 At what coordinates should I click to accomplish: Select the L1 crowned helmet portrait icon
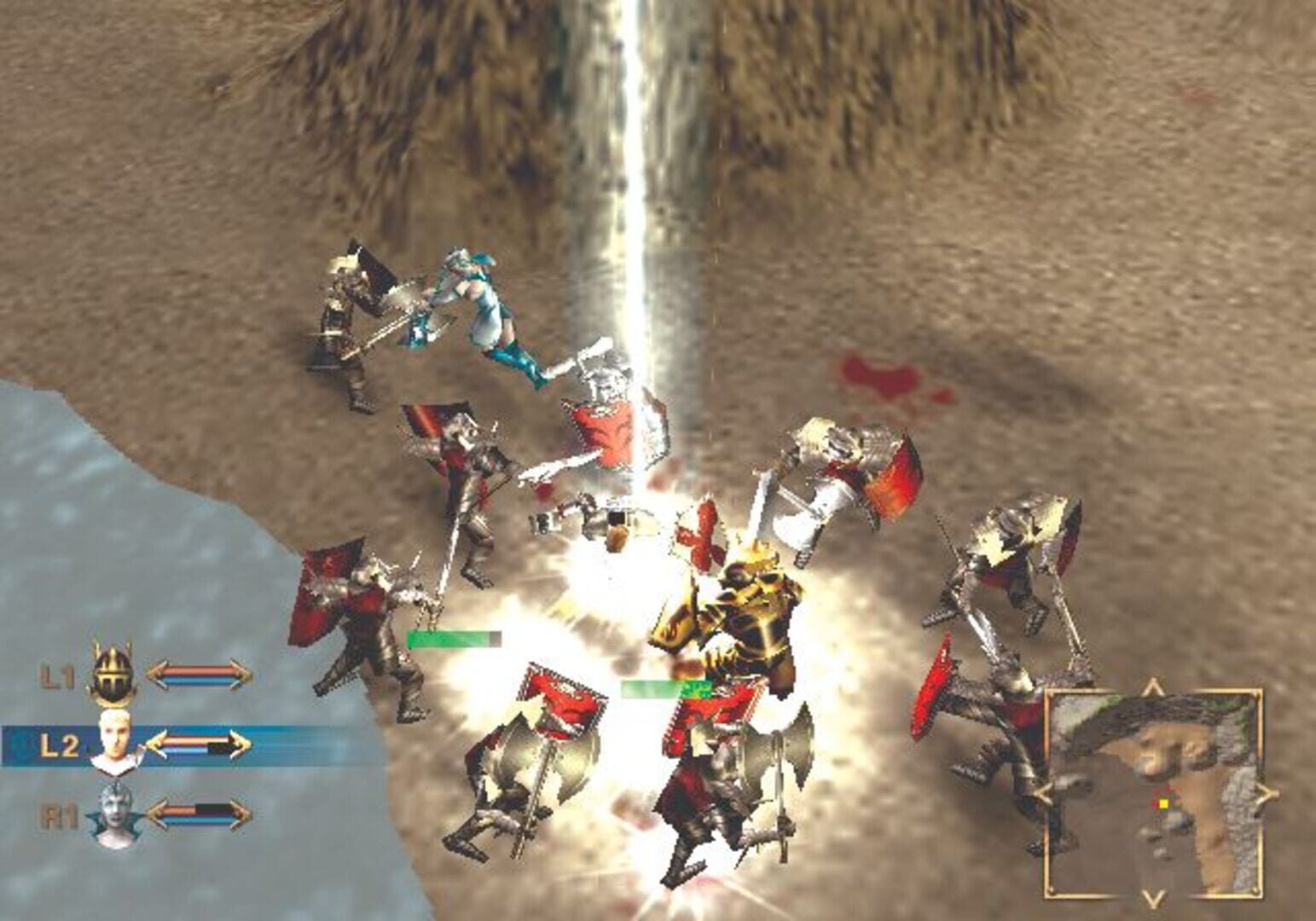click(x=112, y=675)
